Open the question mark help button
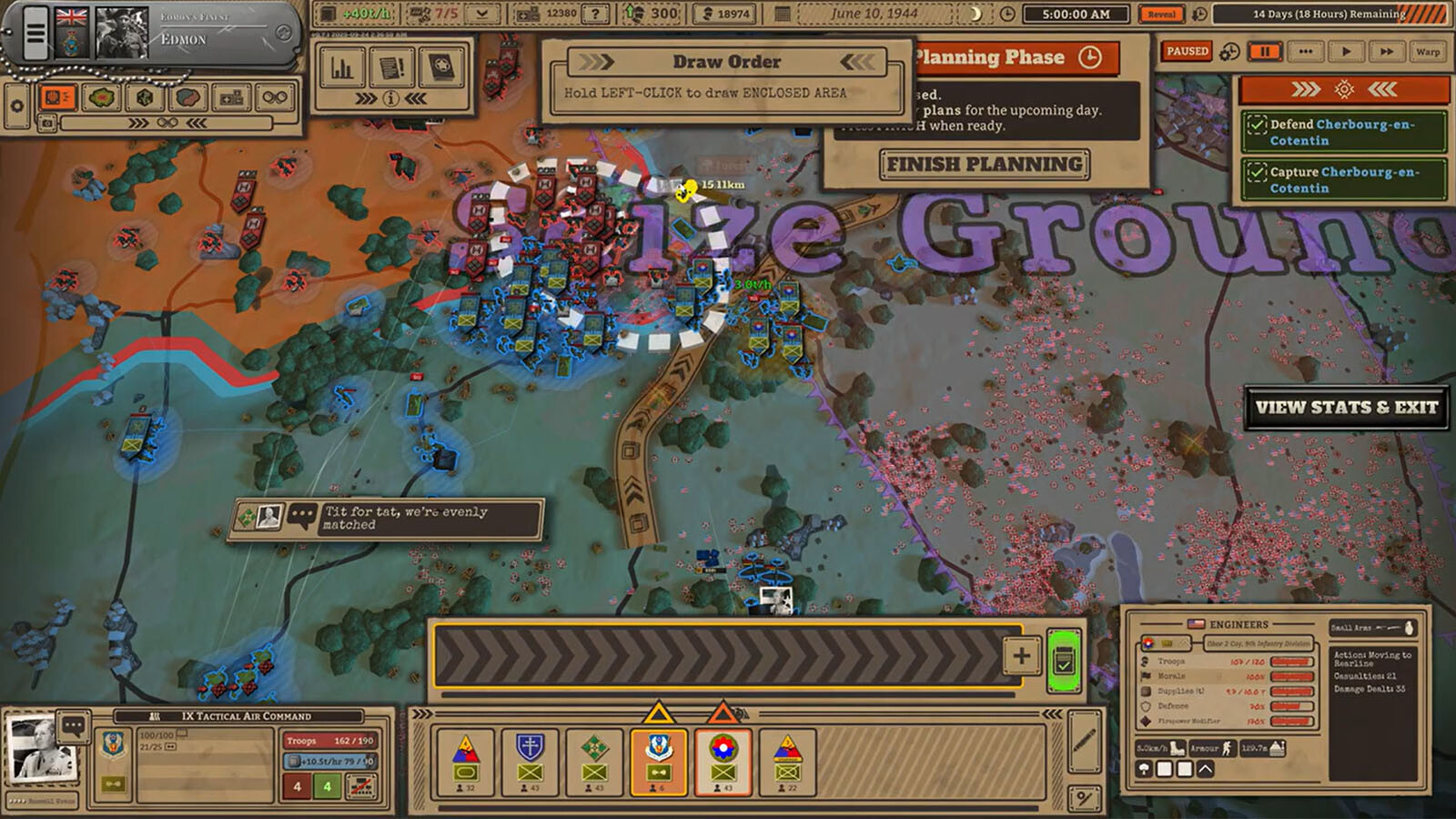 point(595,14)
